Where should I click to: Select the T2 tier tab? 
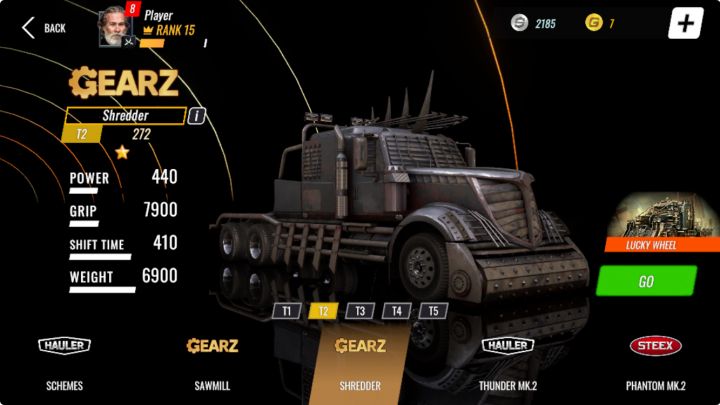[x=323, y=311]
